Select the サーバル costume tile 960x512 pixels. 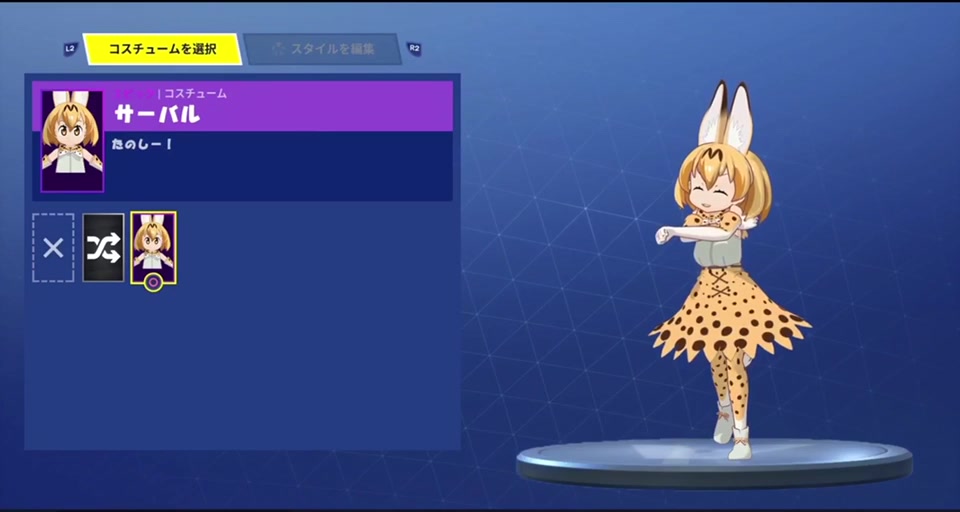tap(153, 247)
